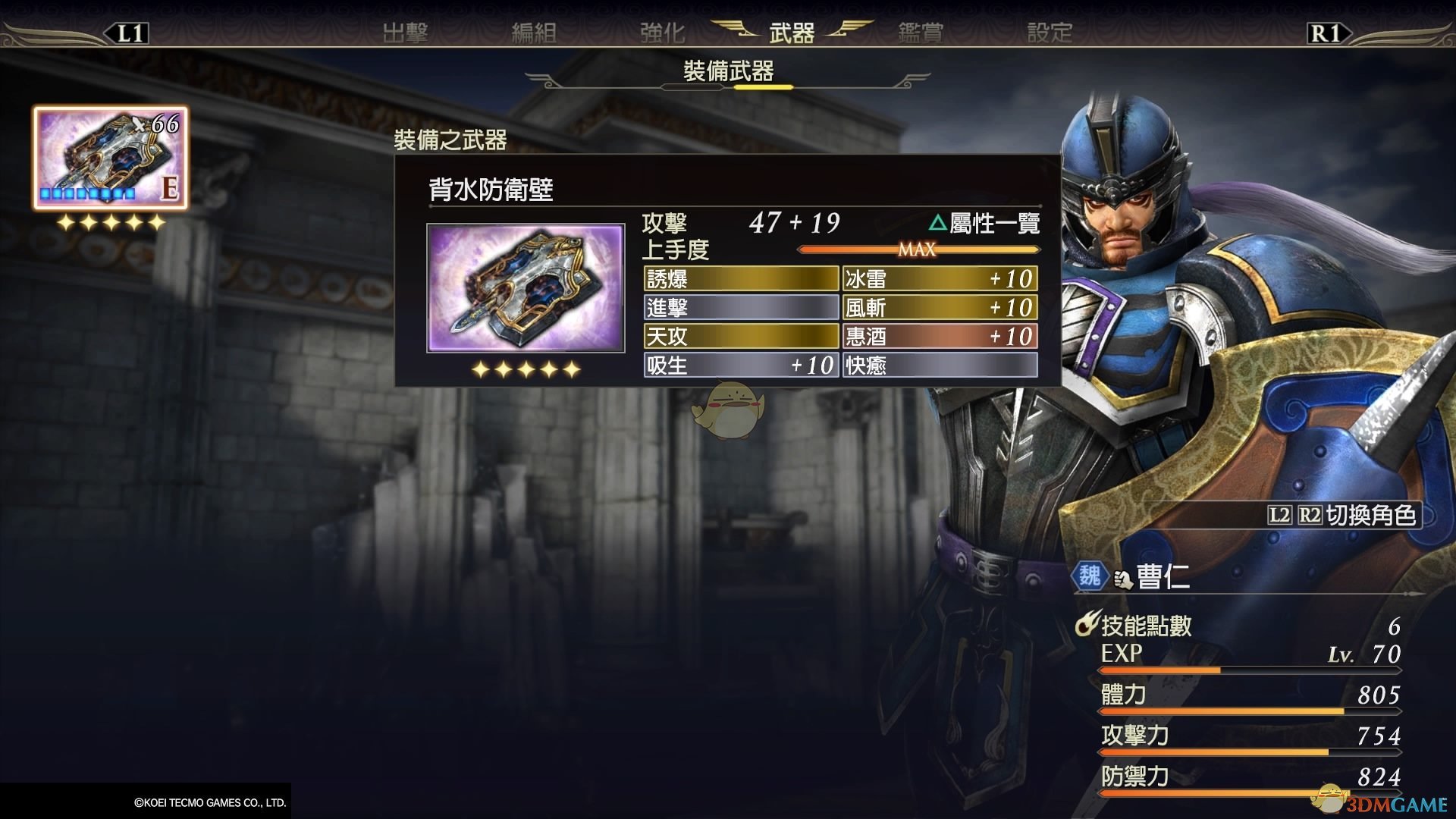Choose the 進擊 attribute row
The height and width of the screenshot is (819, 1456).
(x=741, y=308)
